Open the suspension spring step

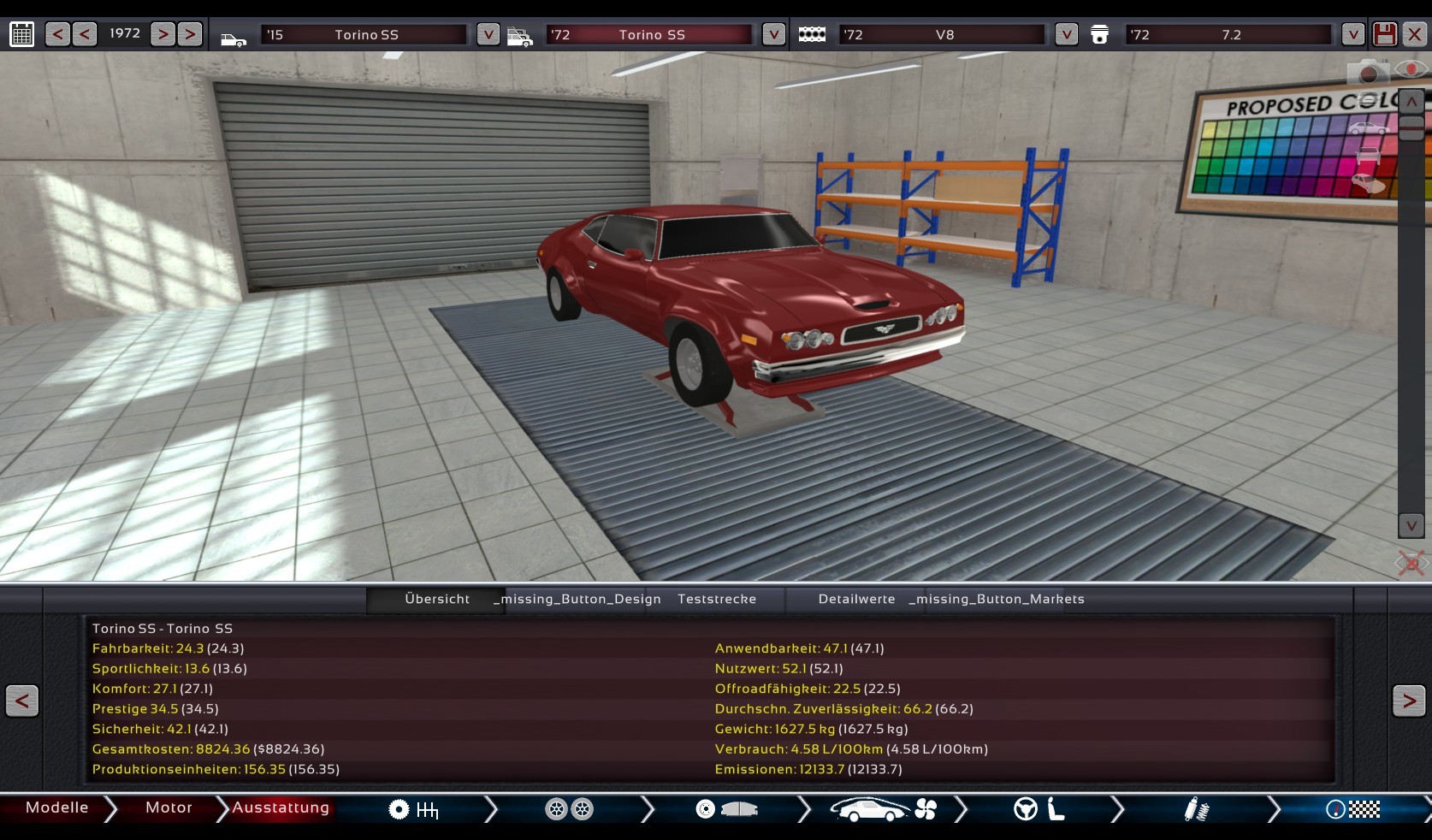[x=1196, y=809]
